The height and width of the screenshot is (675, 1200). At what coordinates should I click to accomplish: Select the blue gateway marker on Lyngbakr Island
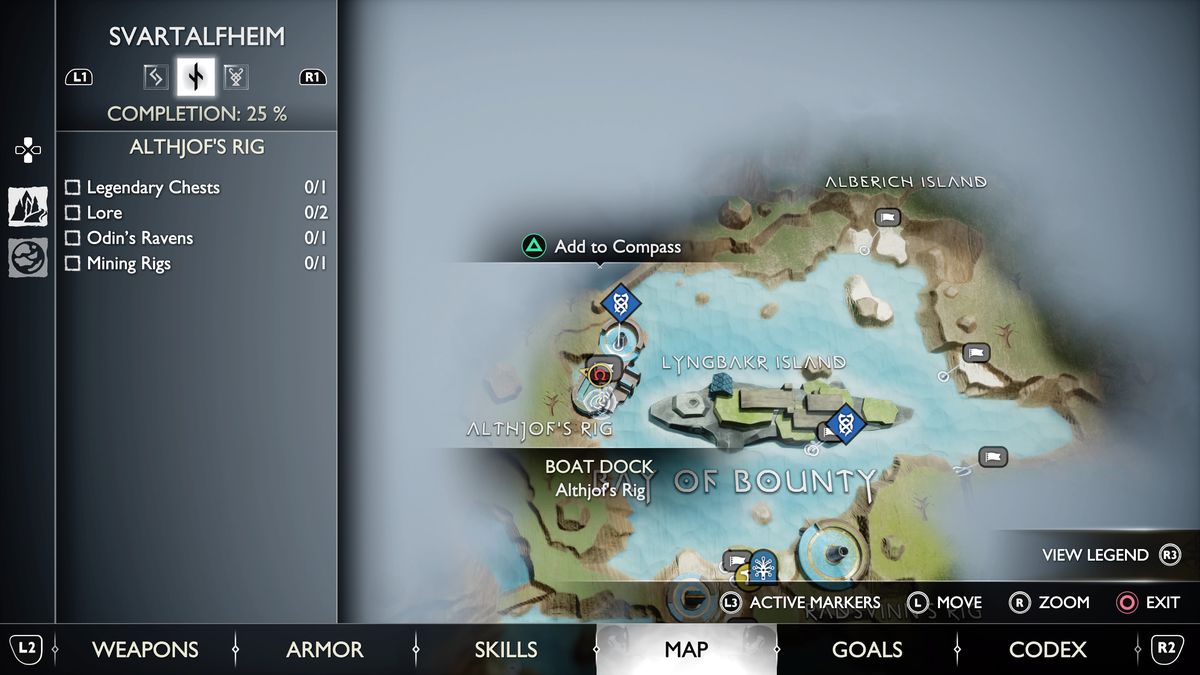point(846,424)
